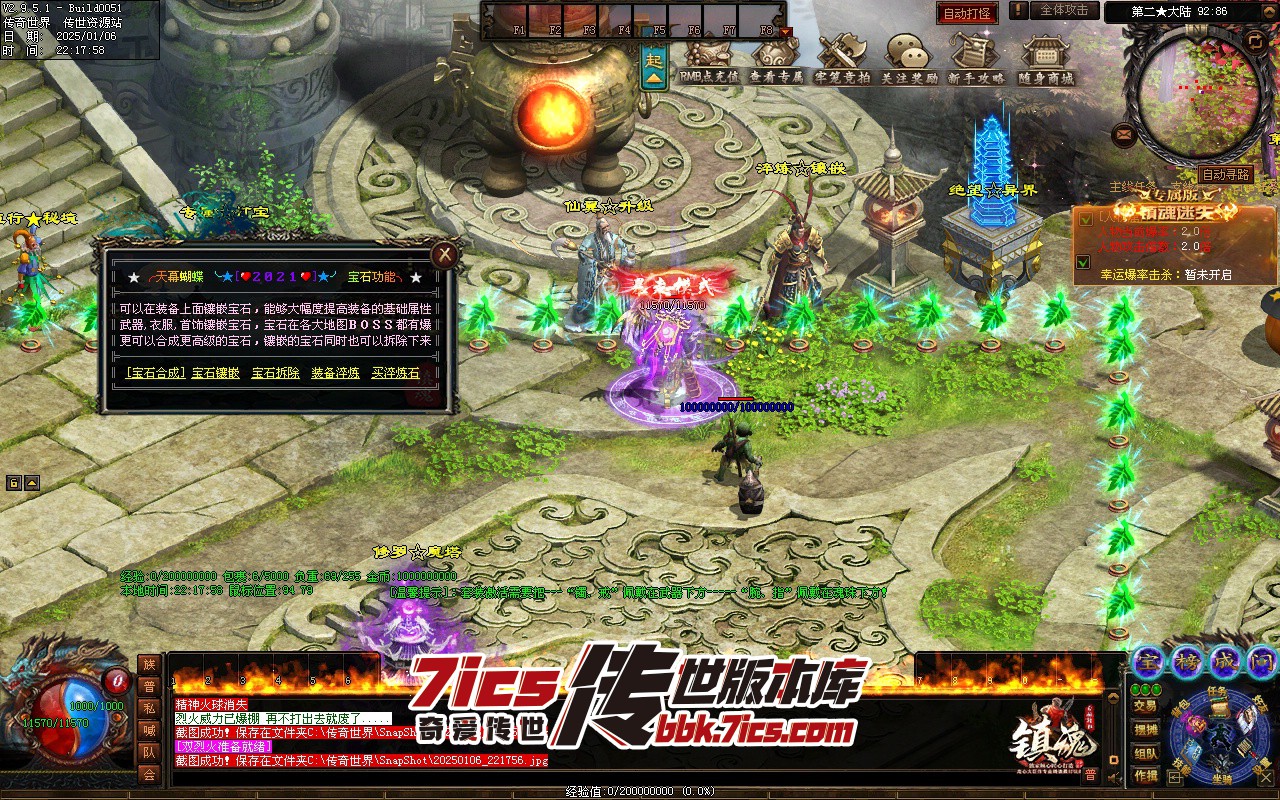Open the mail envelope icon beside the minimap
Screen dimensions: 1280x800
point(1124,133)
